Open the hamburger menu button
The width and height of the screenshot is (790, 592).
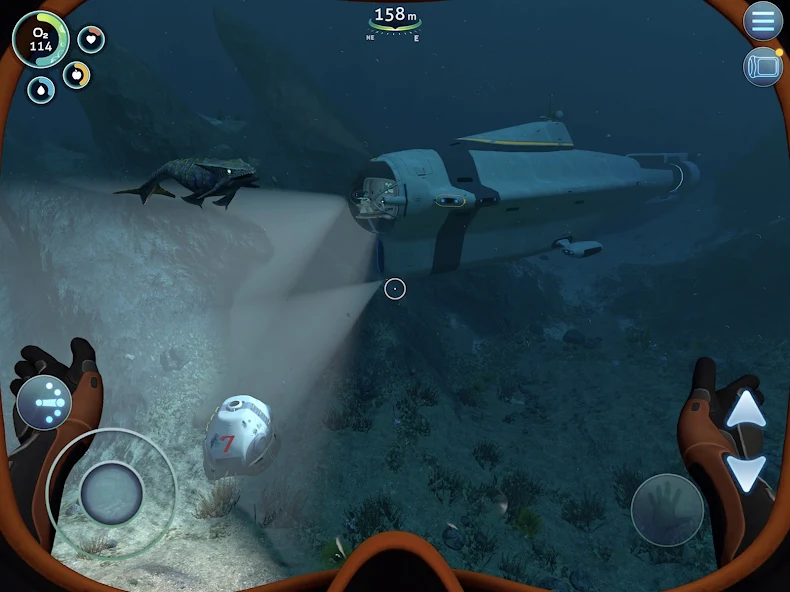click(763, 20)
